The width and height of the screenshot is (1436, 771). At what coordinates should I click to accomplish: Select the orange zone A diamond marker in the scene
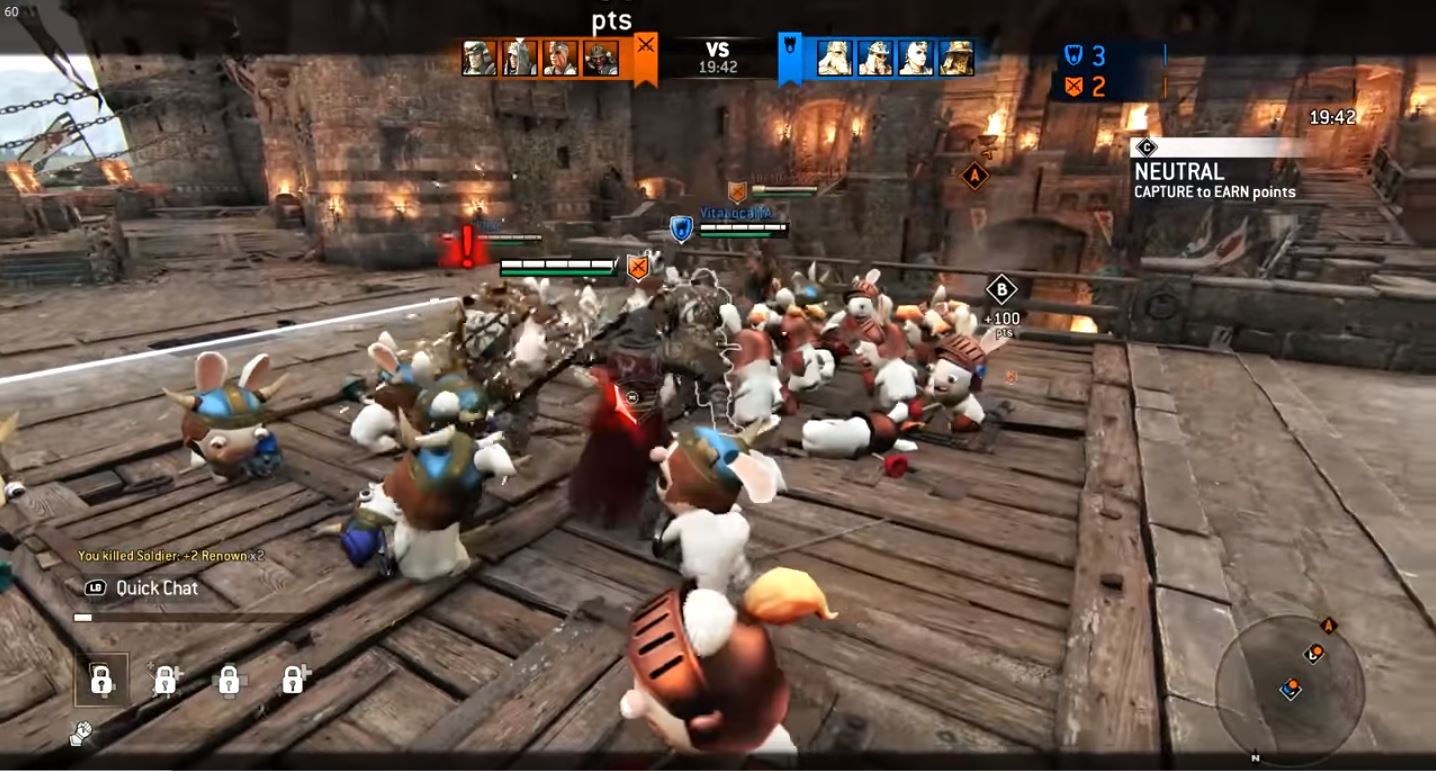pyautogui.click(x=974, y=177)
